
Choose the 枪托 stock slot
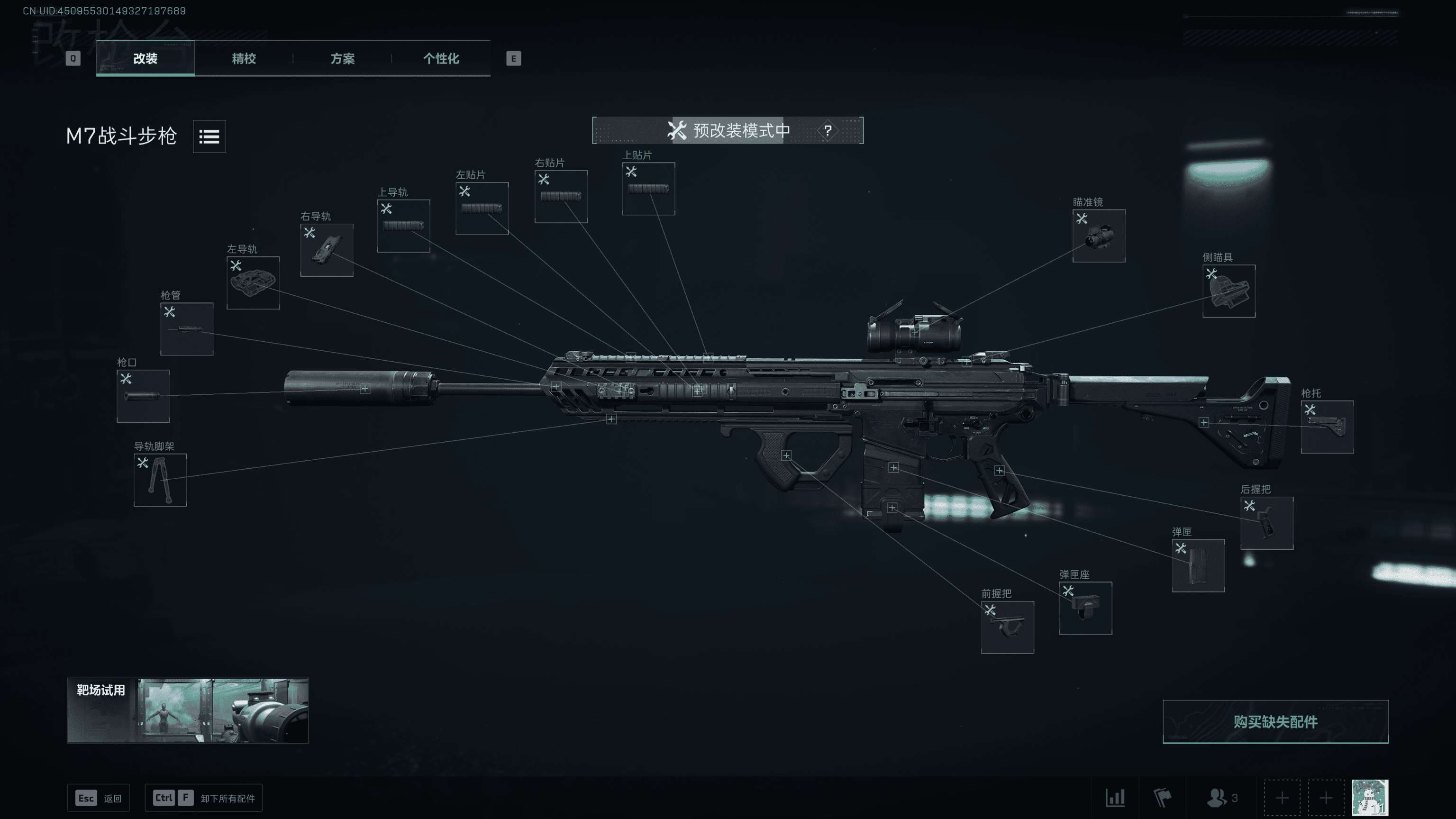click(x=1327, y=427)
